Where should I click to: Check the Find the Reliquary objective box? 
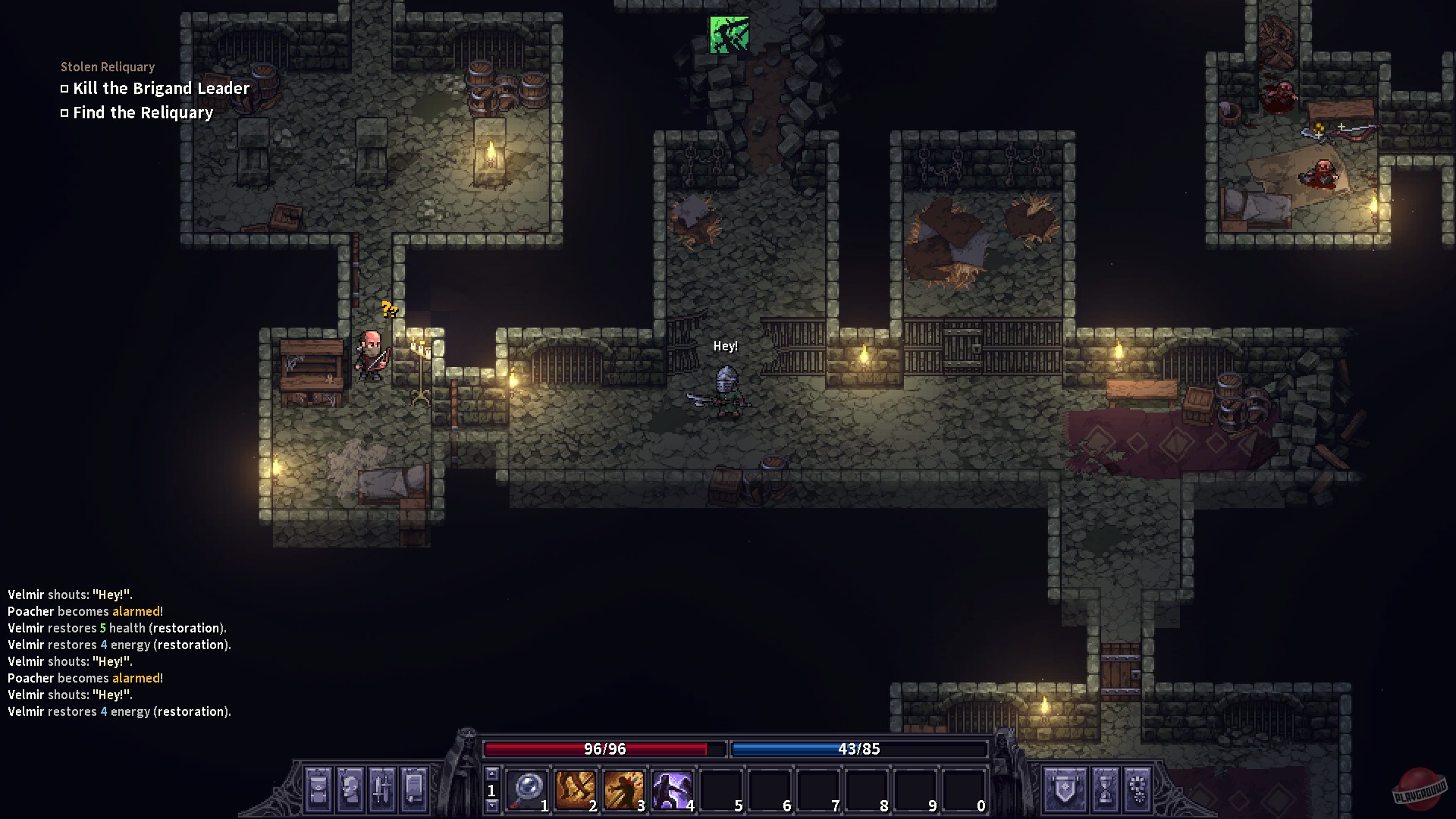[64, 112]
